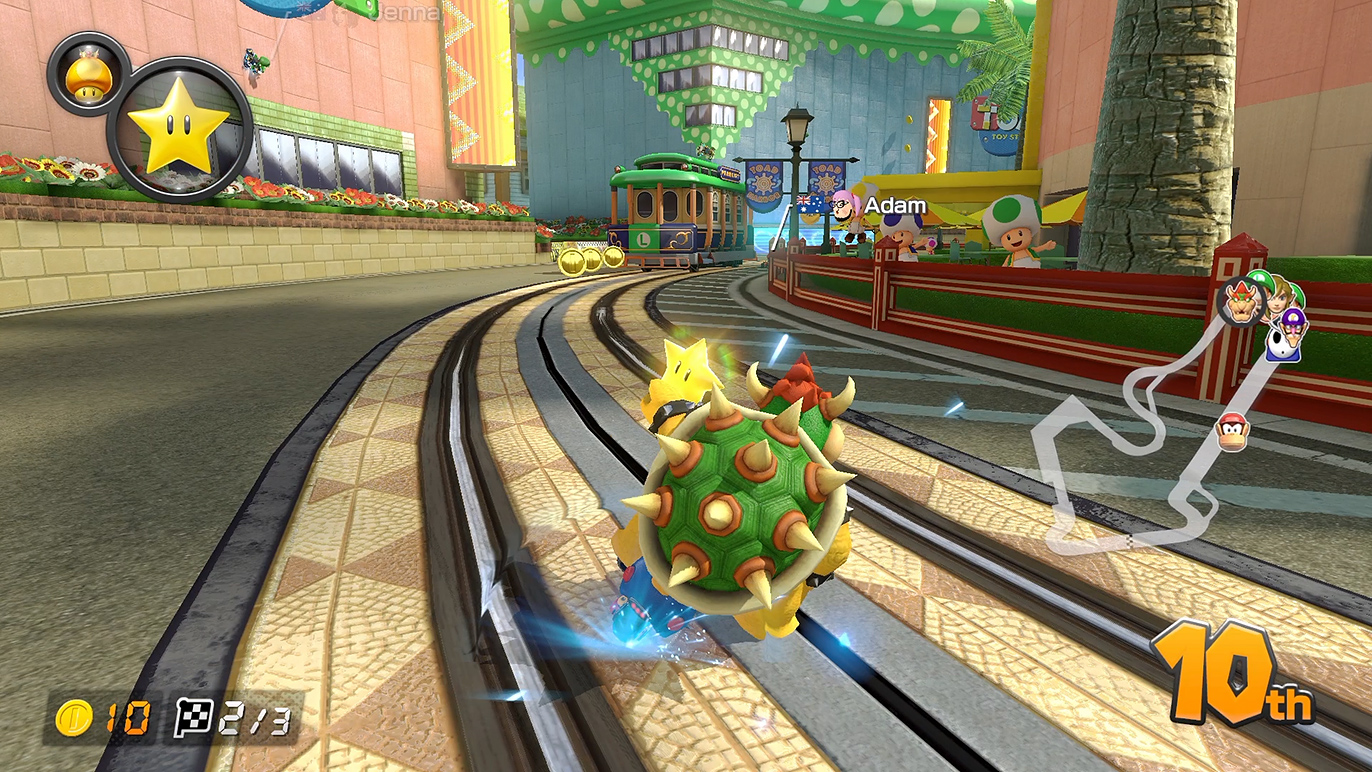Screen dimensions: 1372x772
Task: Click the Adam player name tag
Action: pyautogui.click(x=895, y=206)
